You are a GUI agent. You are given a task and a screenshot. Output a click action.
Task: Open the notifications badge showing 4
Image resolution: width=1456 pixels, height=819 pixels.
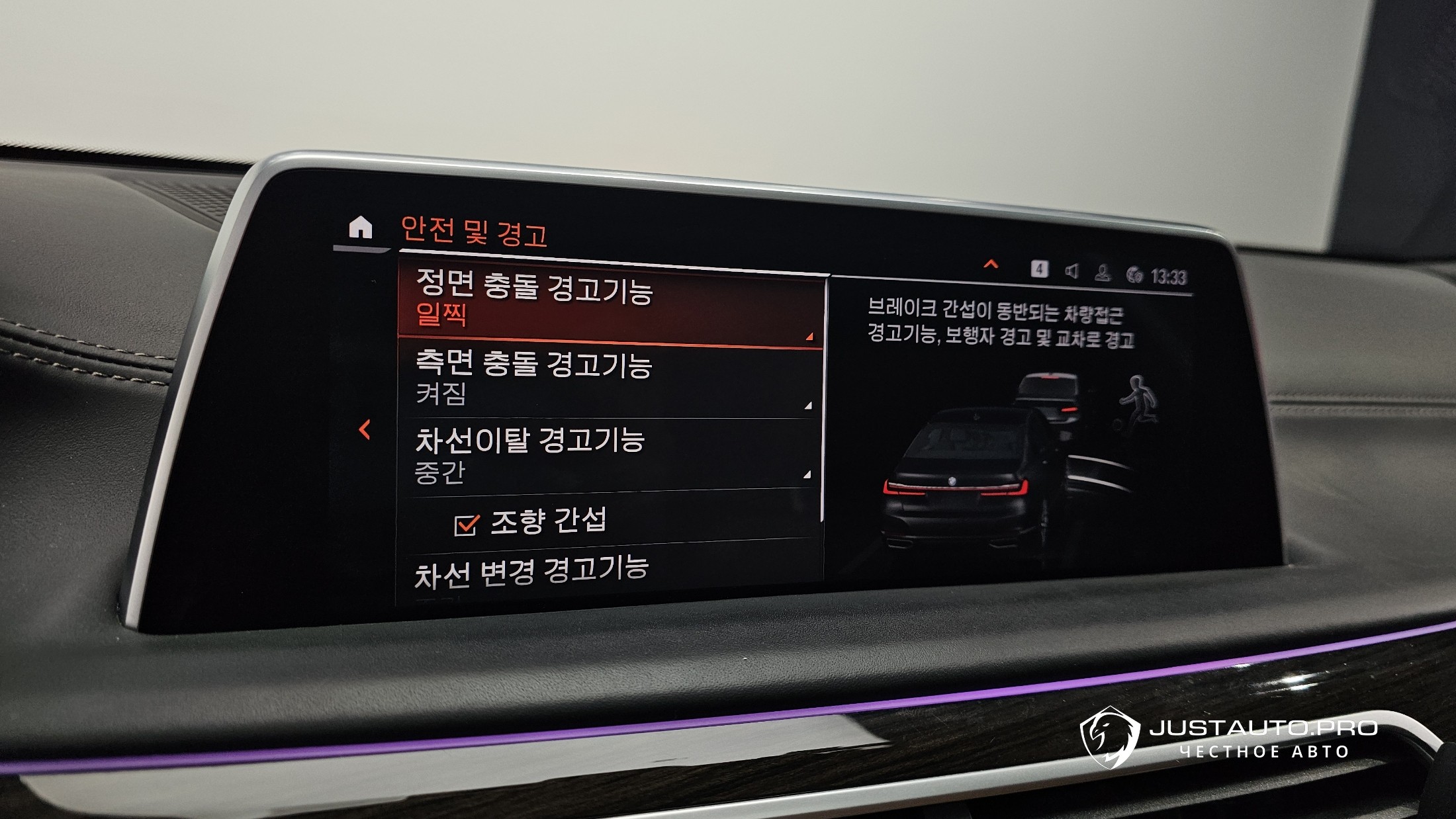(x=1039, y=269)
